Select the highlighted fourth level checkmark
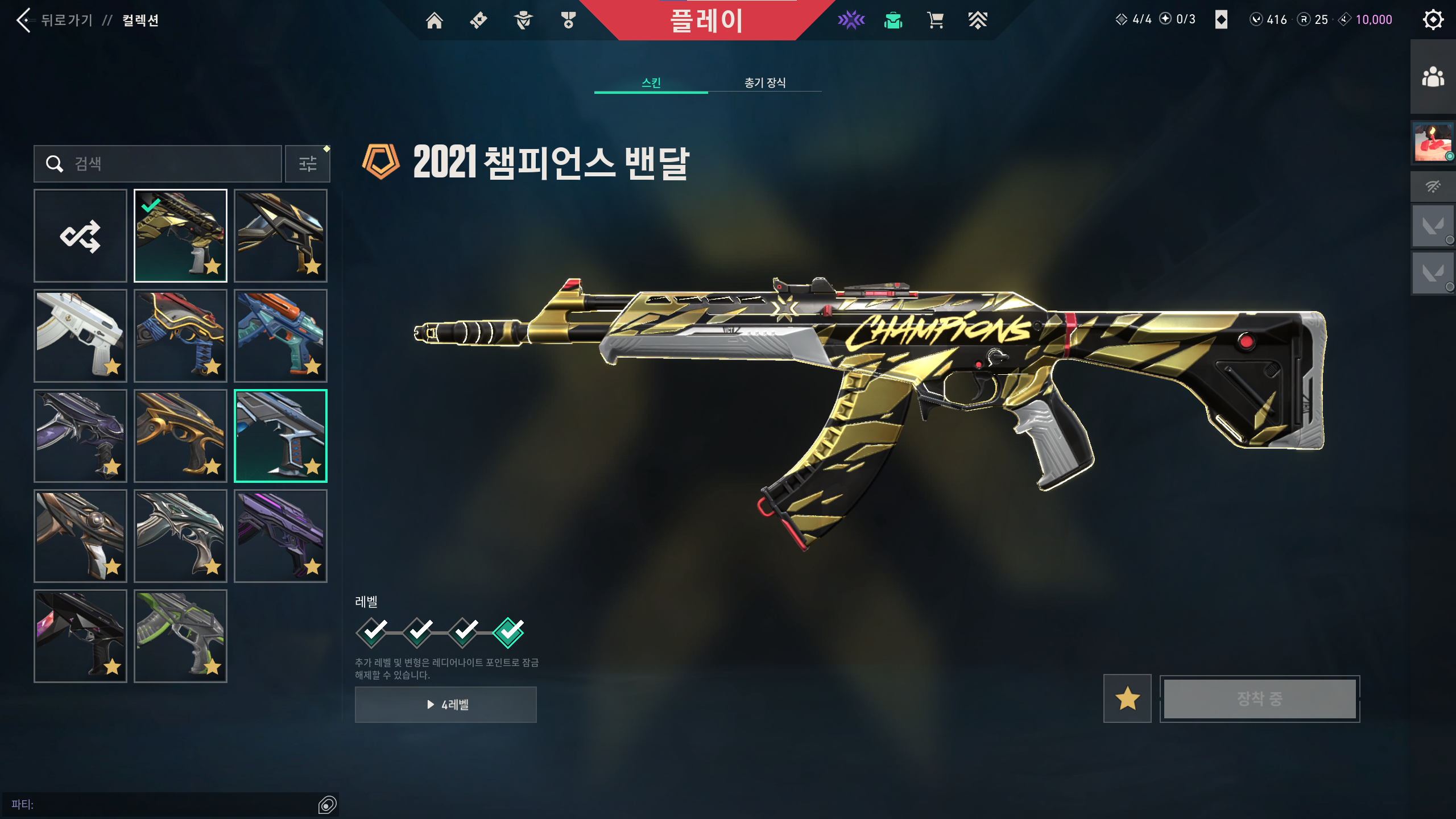Image resolution: width=1456 pixels, height=819 pixels. coord(508,632)
